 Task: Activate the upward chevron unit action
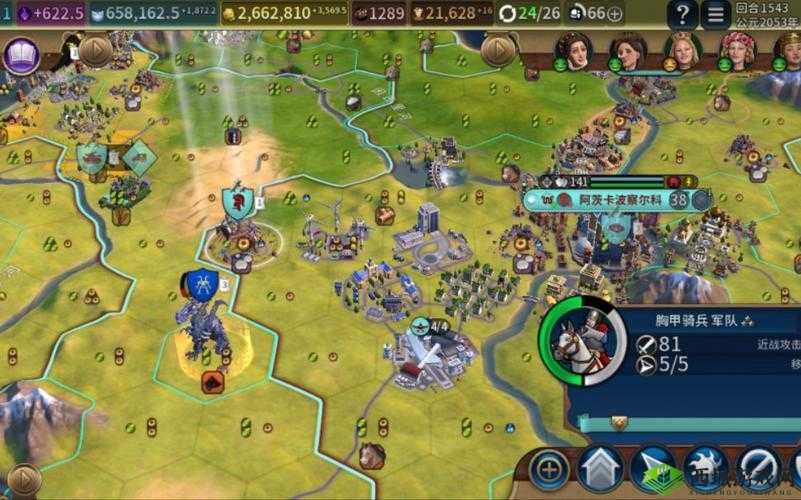tap(600, 468)
